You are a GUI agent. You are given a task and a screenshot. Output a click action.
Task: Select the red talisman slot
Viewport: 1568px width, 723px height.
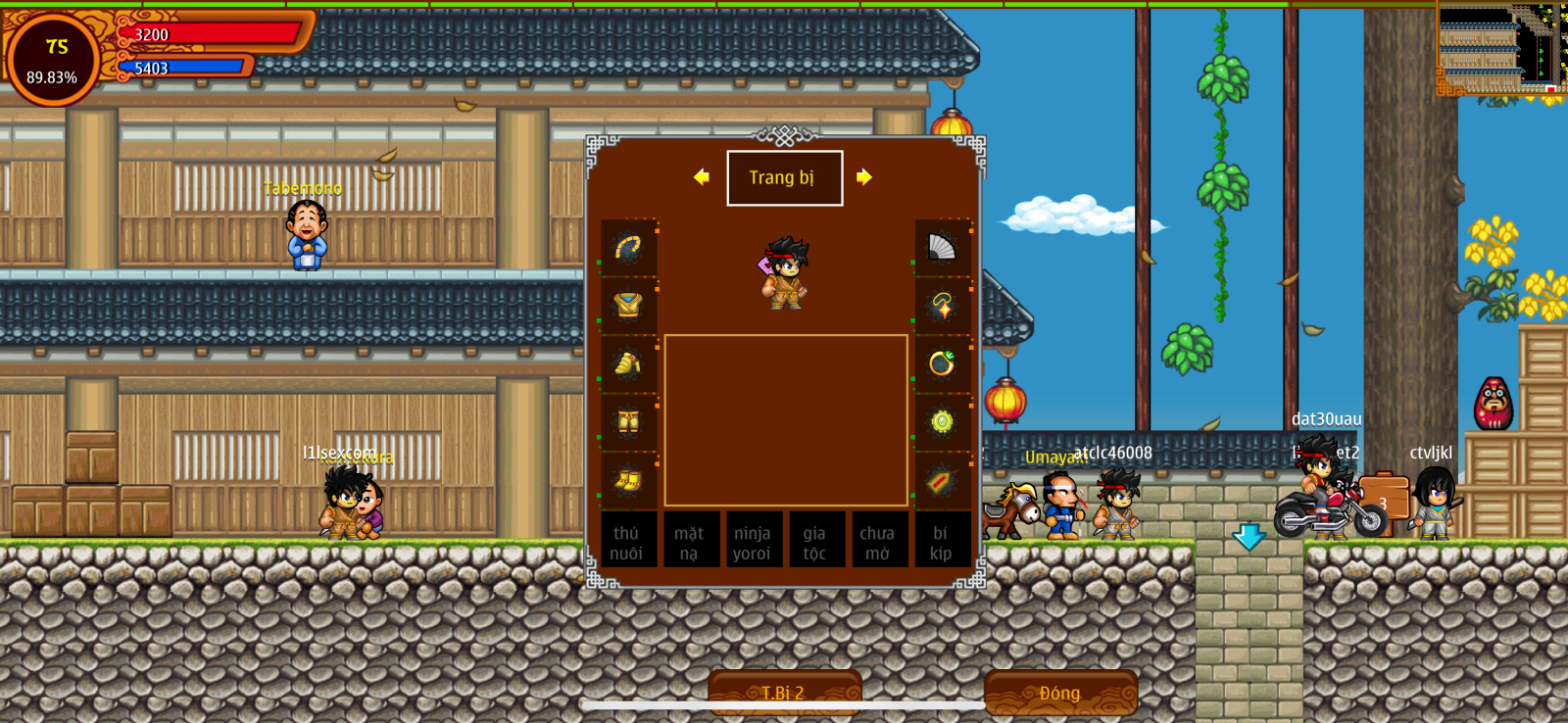942,480
